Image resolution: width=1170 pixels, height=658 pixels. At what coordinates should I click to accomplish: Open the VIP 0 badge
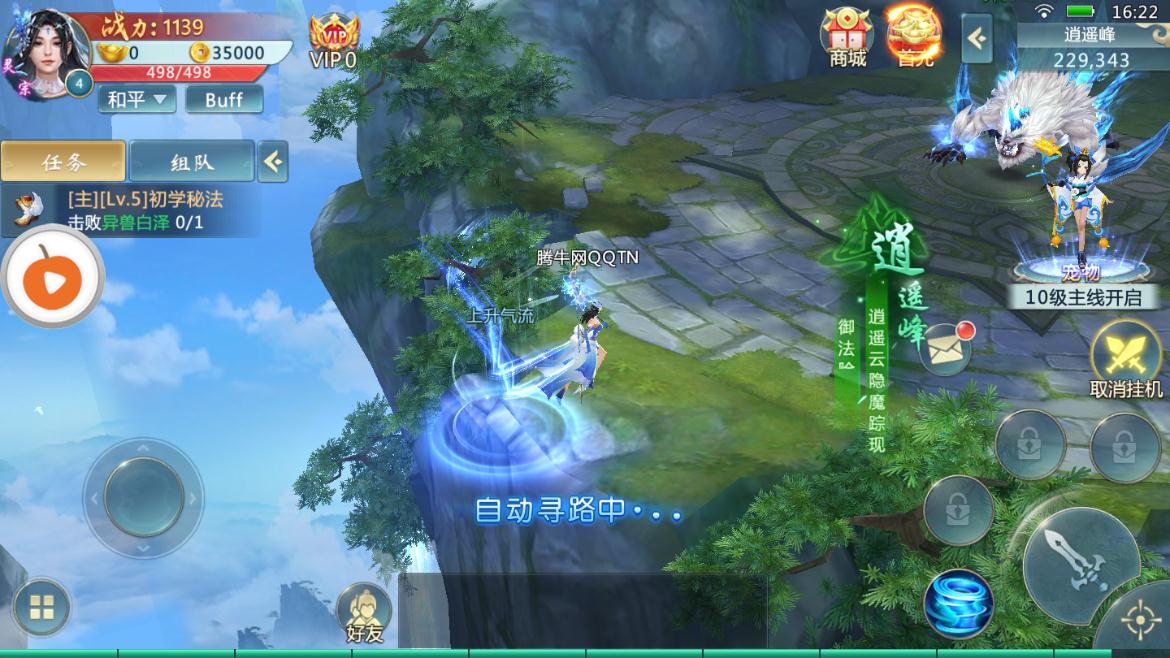[x=333, y=42]
